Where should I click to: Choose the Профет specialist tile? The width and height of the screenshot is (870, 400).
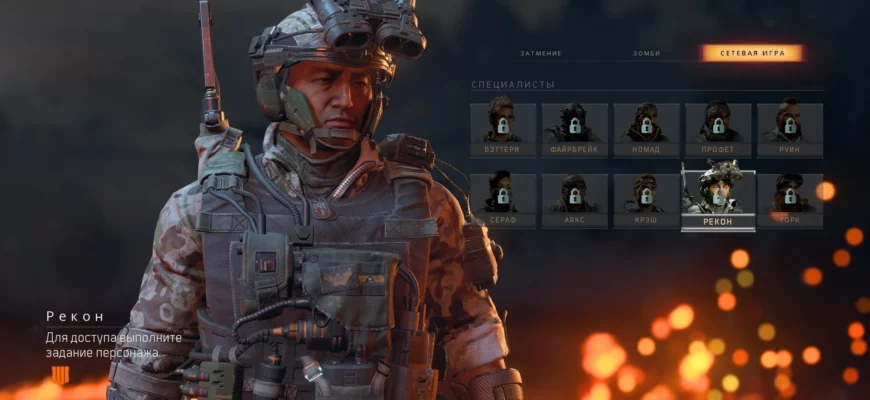tap(718, 130)
